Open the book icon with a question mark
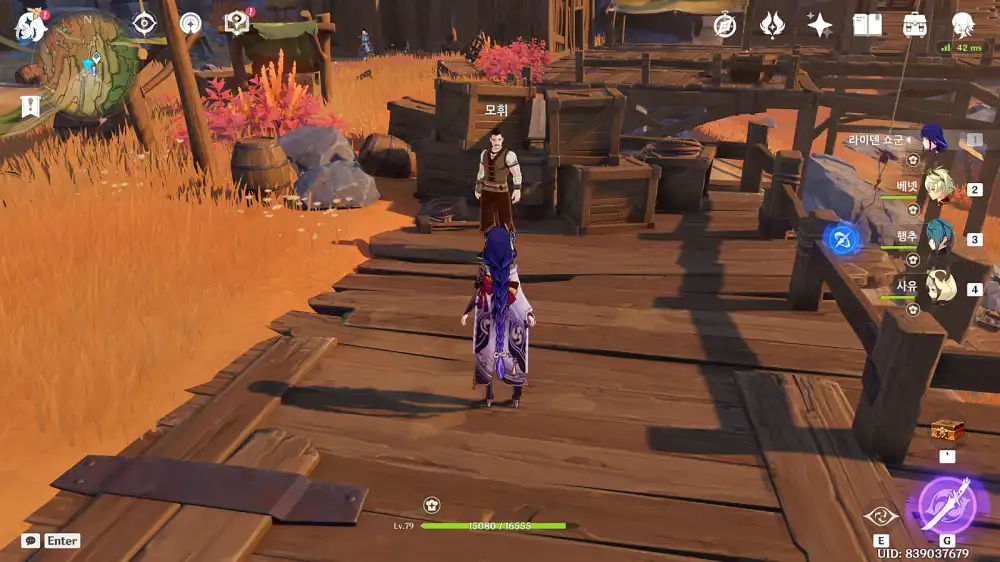The width and height of the screenshot is (1000, 562). (237, 23)
